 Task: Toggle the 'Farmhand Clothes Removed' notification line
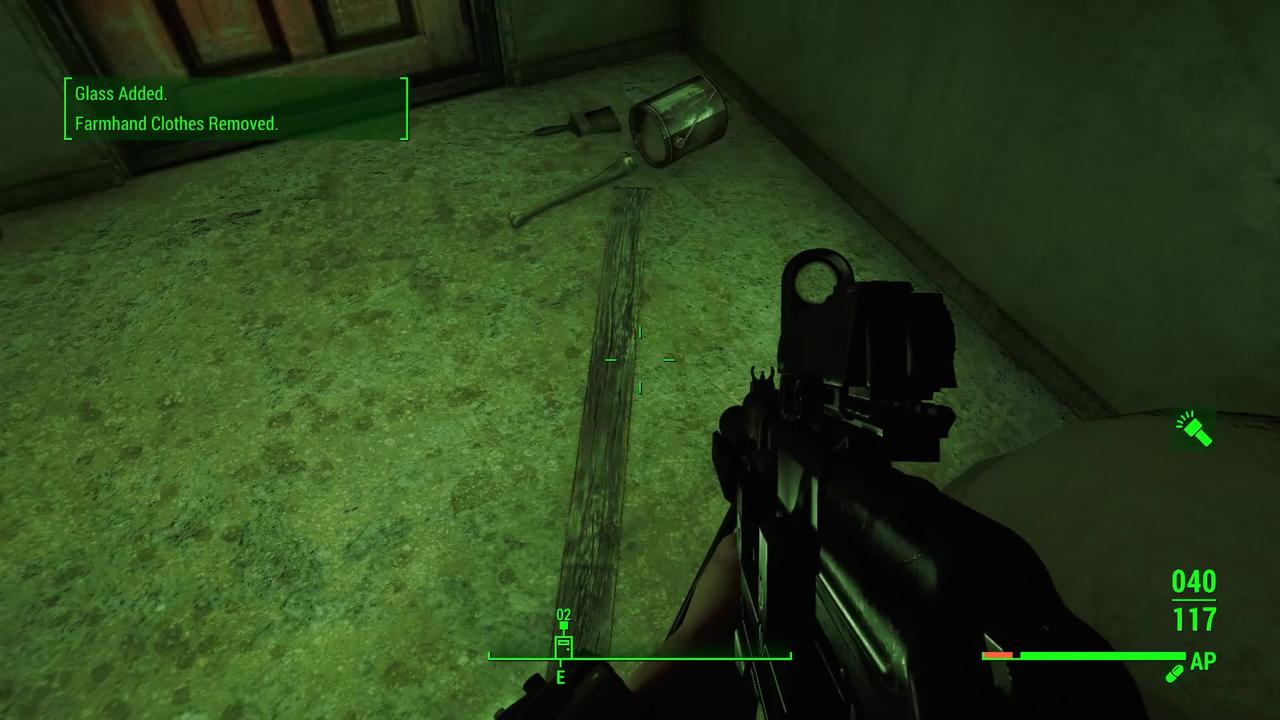click(x=176, y=124)
